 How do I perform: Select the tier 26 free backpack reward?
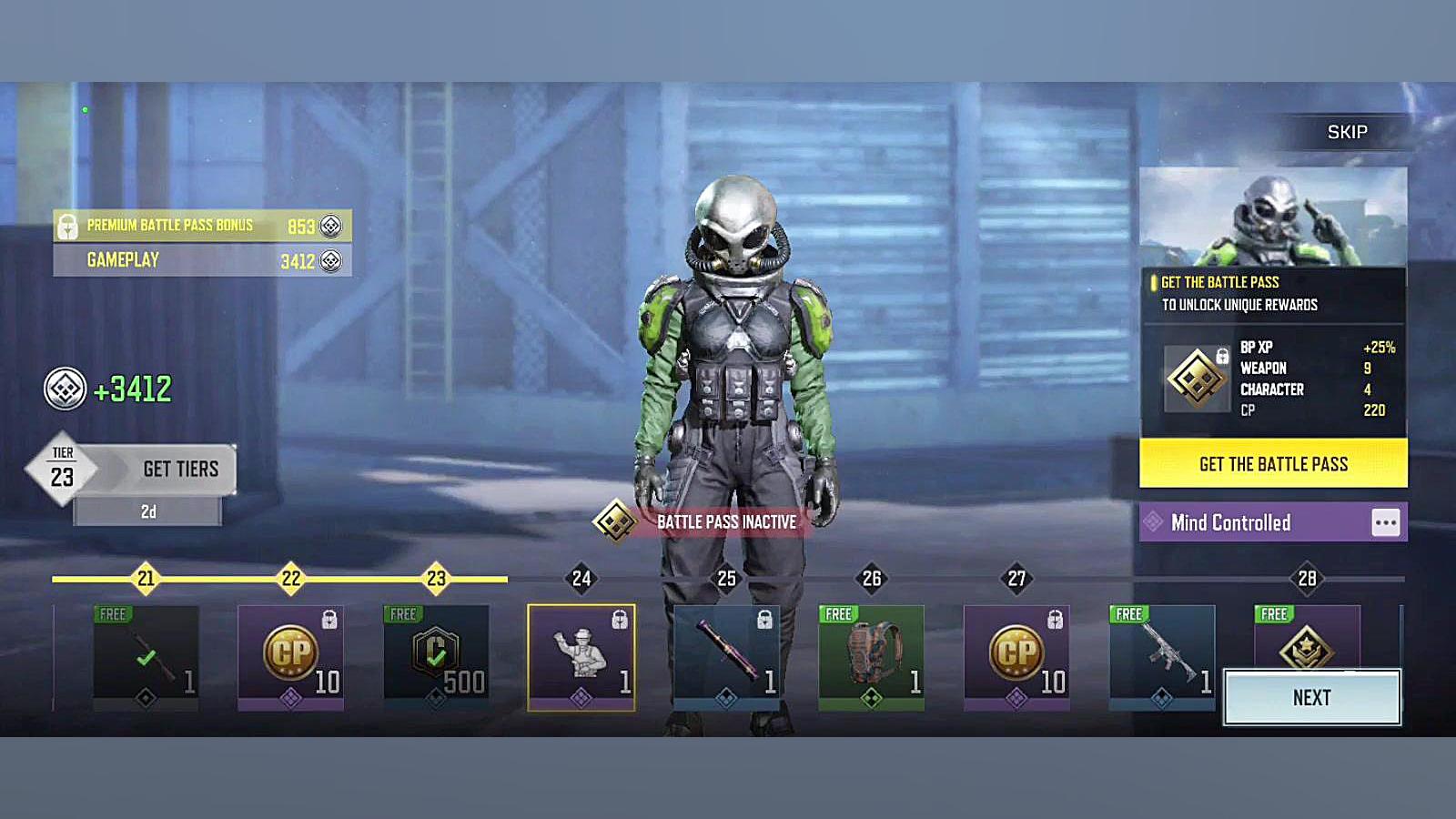point(872,657)
